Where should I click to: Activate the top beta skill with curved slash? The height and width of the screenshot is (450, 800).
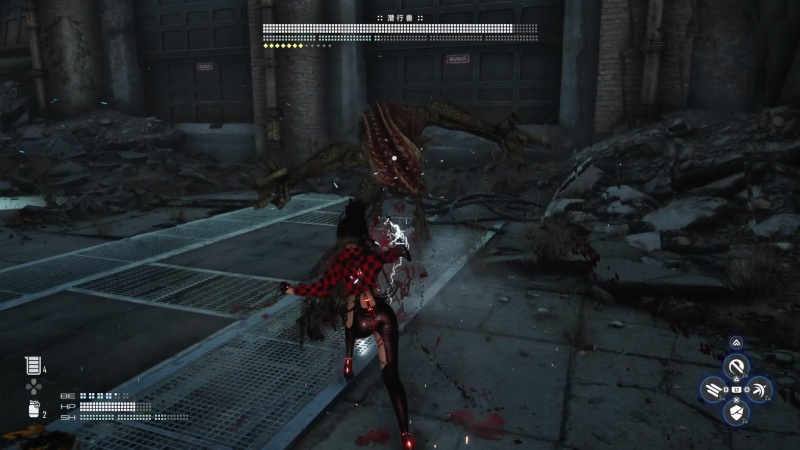(x=737, y=366)
